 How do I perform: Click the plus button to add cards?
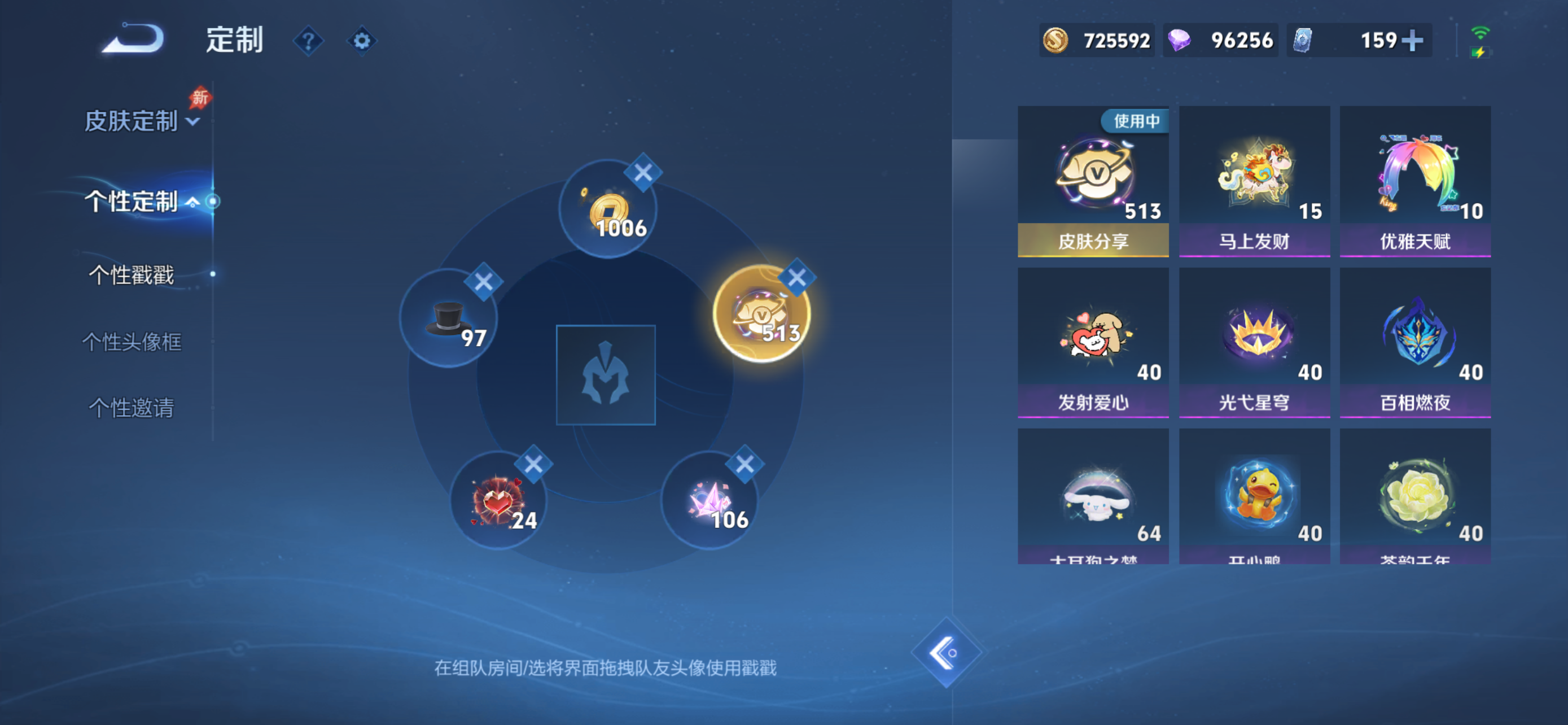point(1413,40)
